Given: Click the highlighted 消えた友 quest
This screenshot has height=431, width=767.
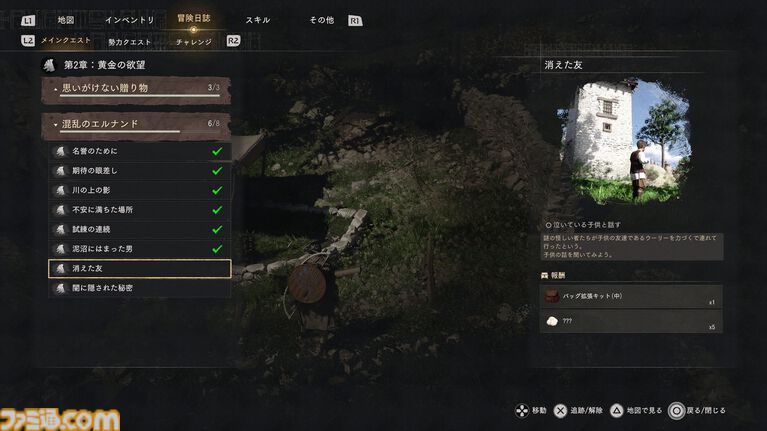Looking at the screenshot, I should click(x=140, y=269).
